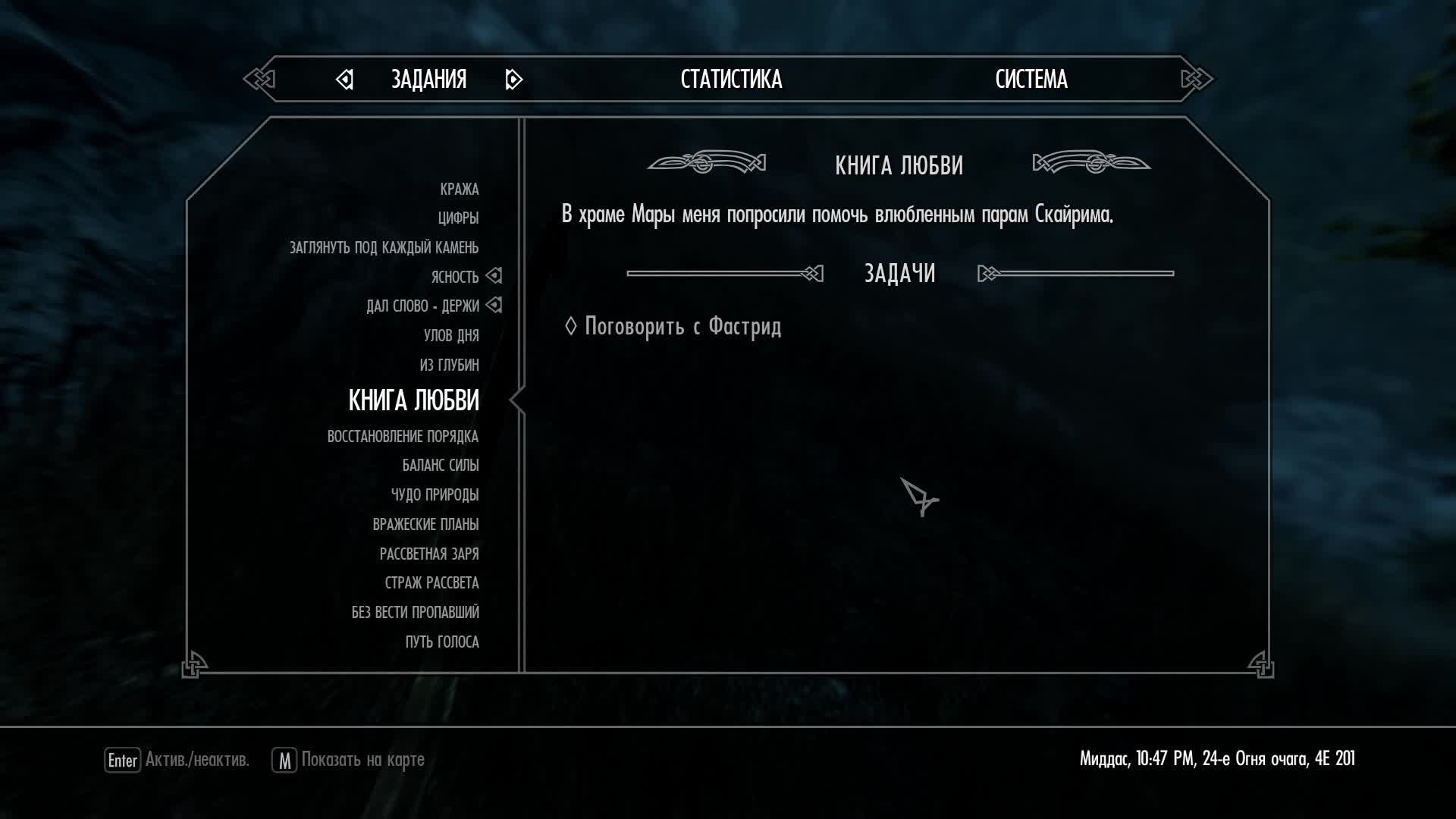1456x819 pixels.
Task: Toggle active state of КНИГА ЛЮБВИ quest
Action: click(413, 401)
